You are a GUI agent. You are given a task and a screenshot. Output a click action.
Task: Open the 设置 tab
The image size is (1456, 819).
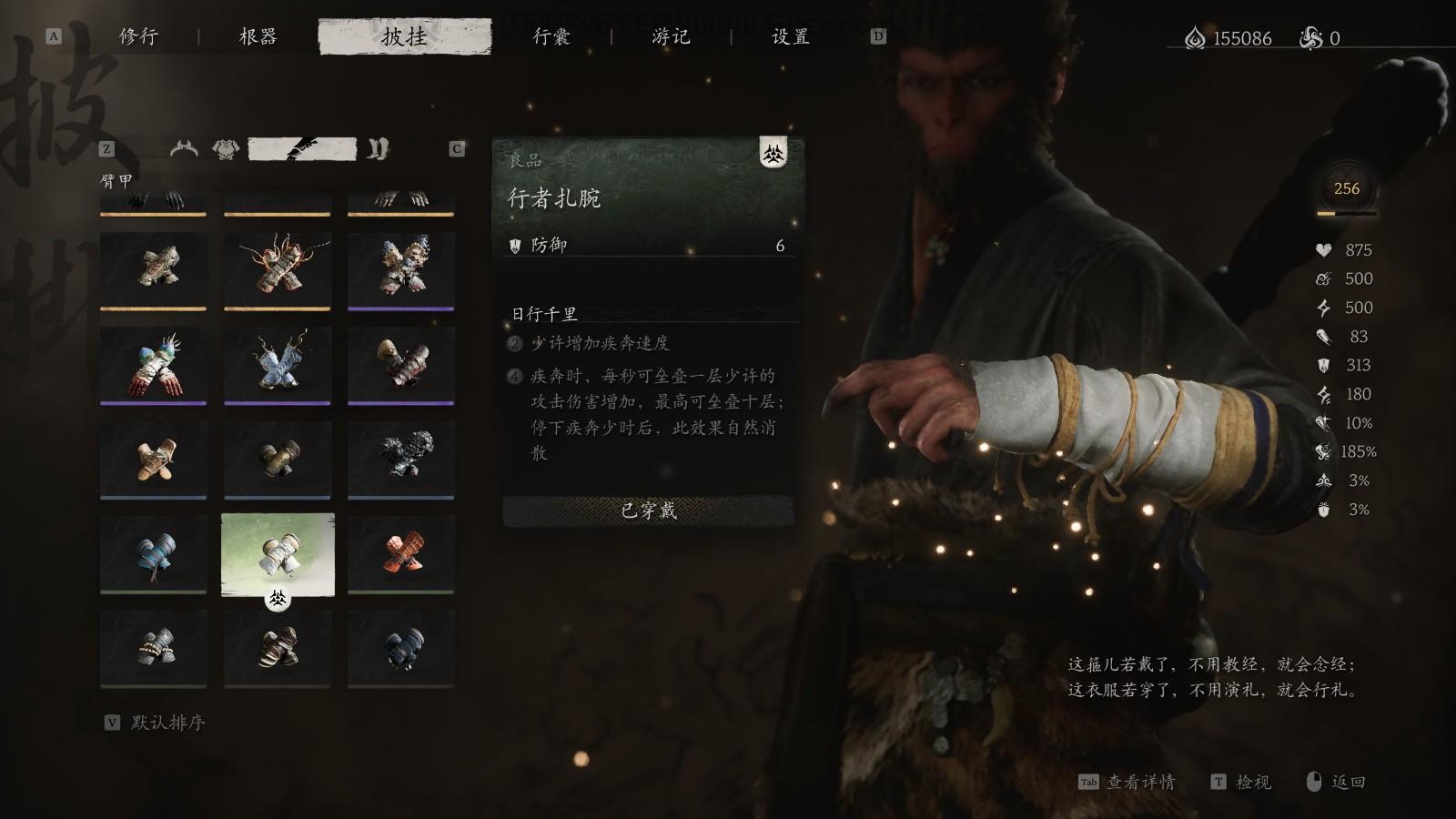pos(788,38)
